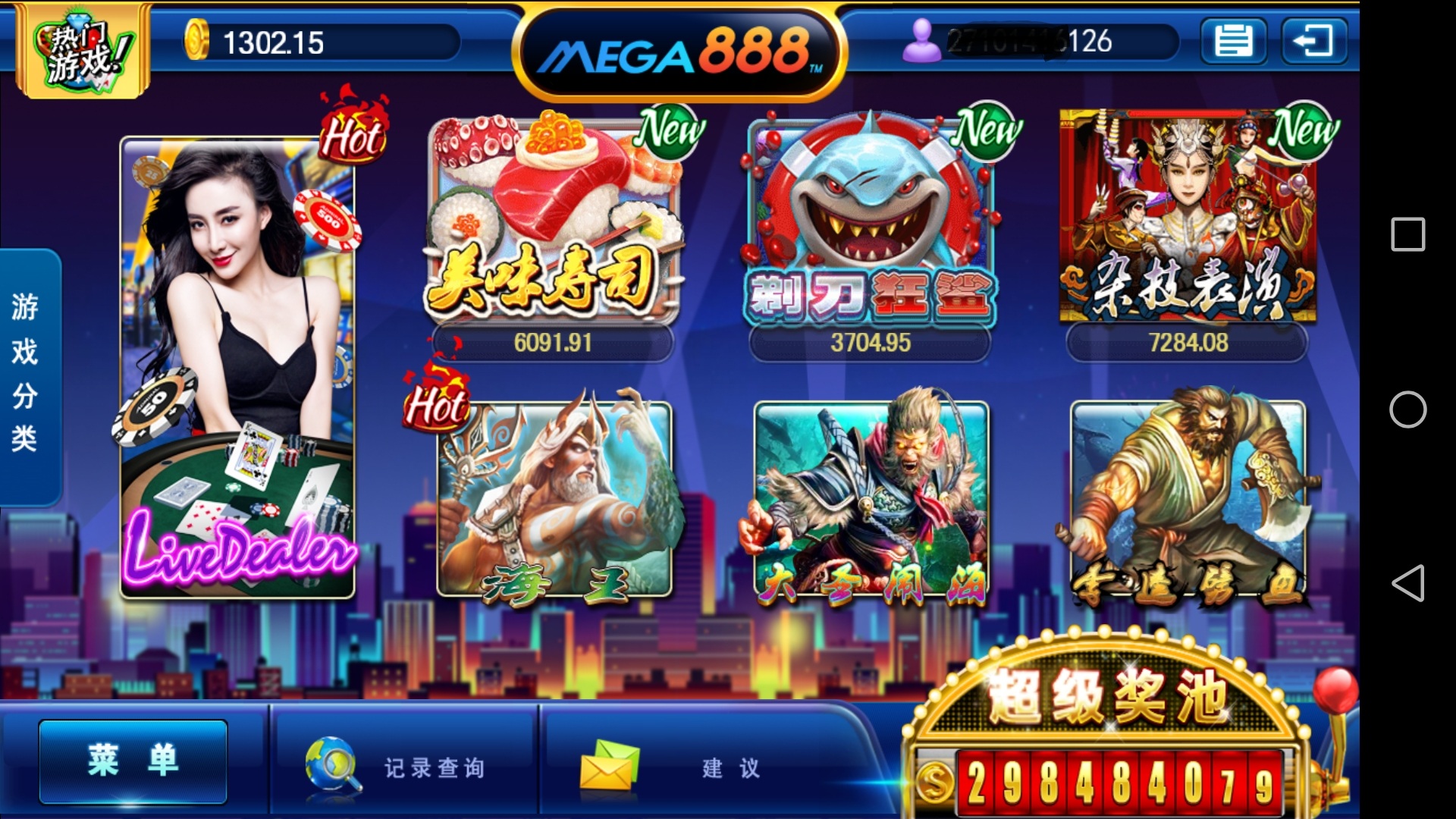Tap the Android home circle button

point(1407,409)
